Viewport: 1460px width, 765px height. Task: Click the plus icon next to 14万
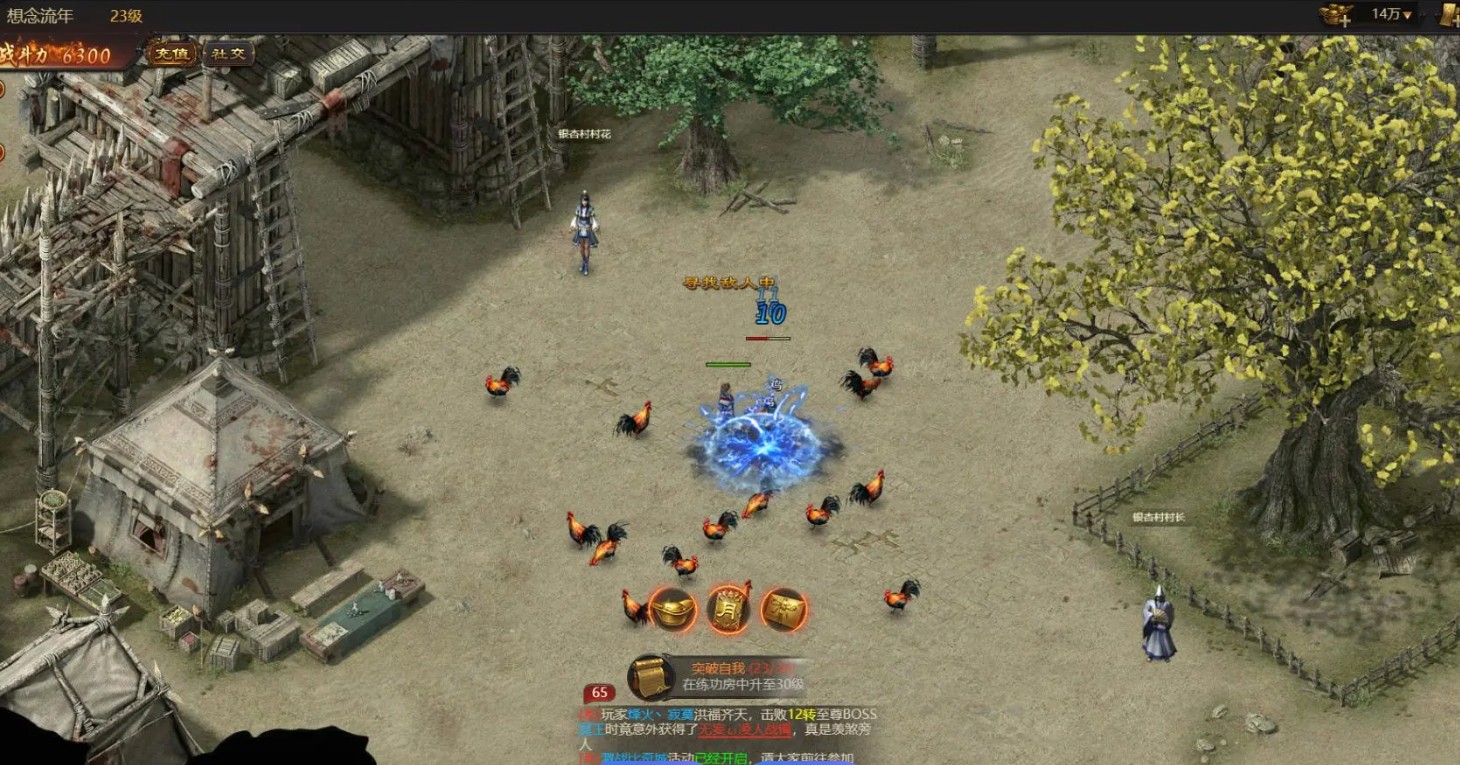click(x=1345, y=22)
